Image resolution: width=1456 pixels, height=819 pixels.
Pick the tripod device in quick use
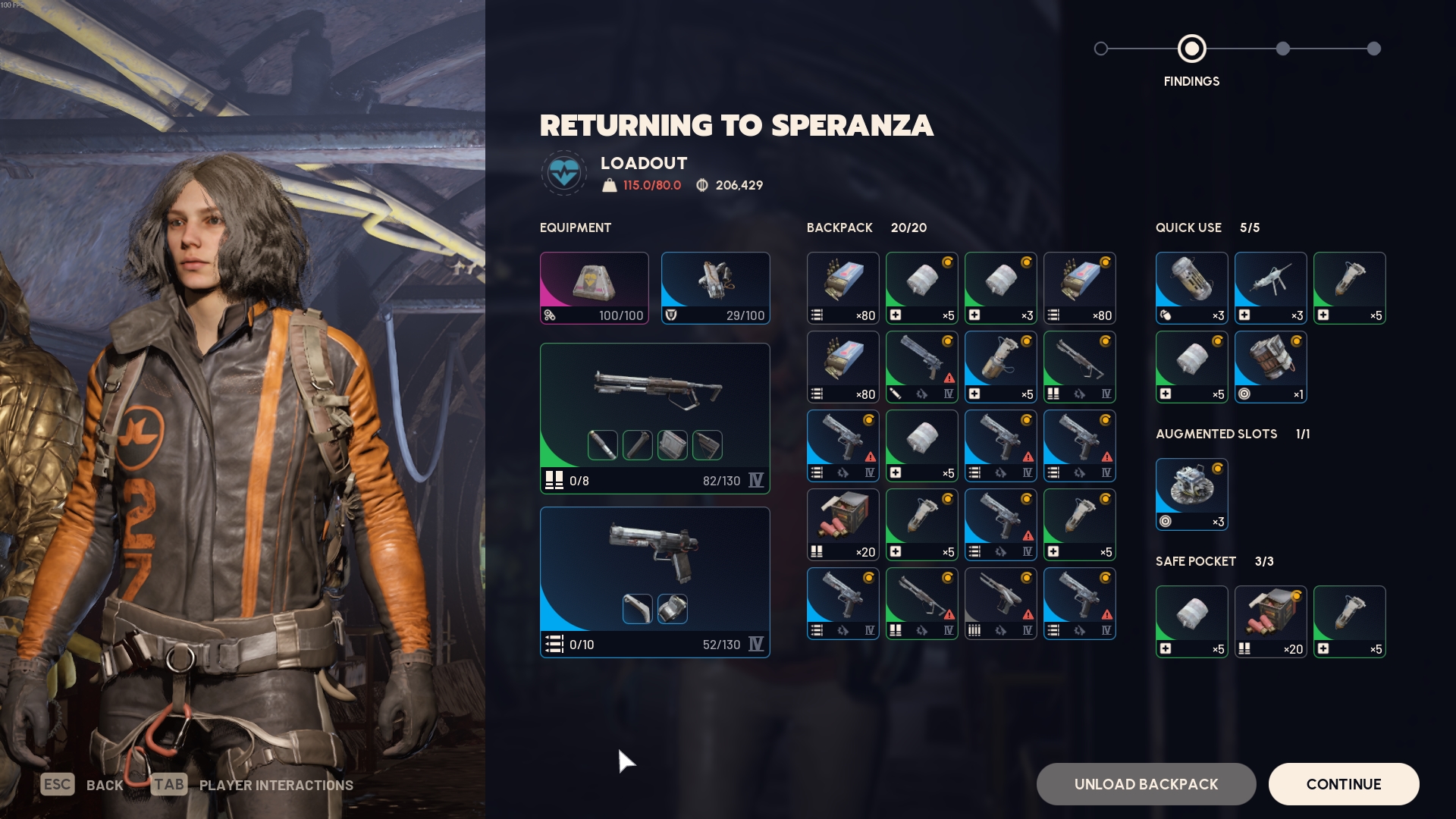(x=1270, y=288)
